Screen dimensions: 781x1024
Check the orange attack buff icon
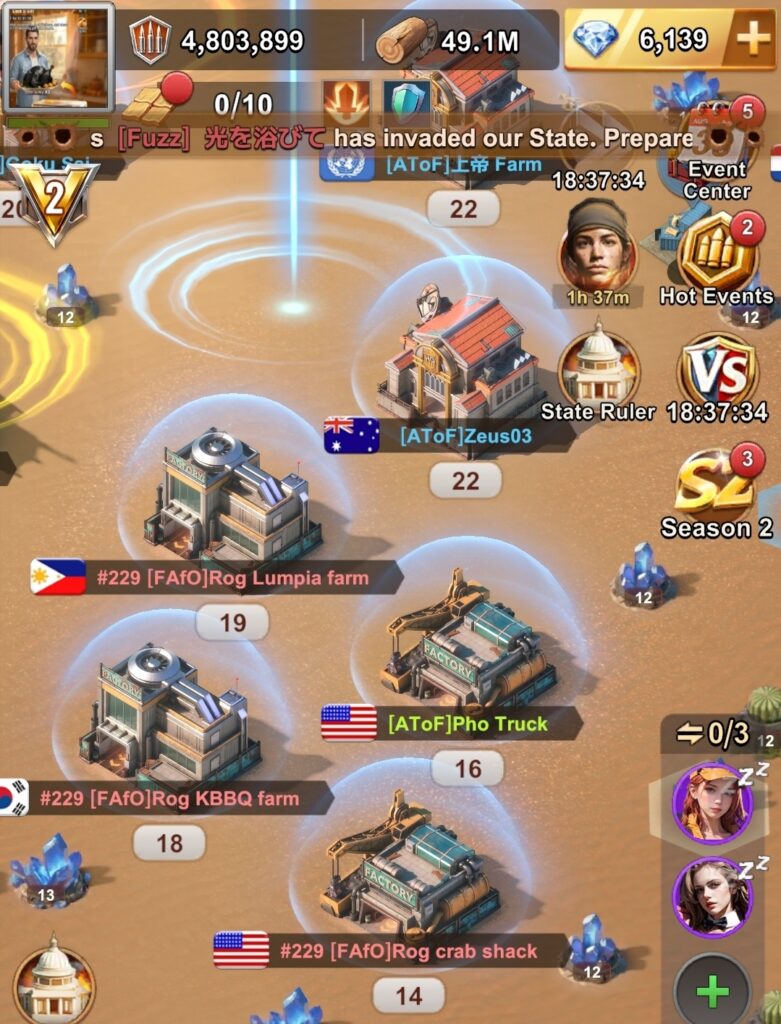(x=346, y=100)
